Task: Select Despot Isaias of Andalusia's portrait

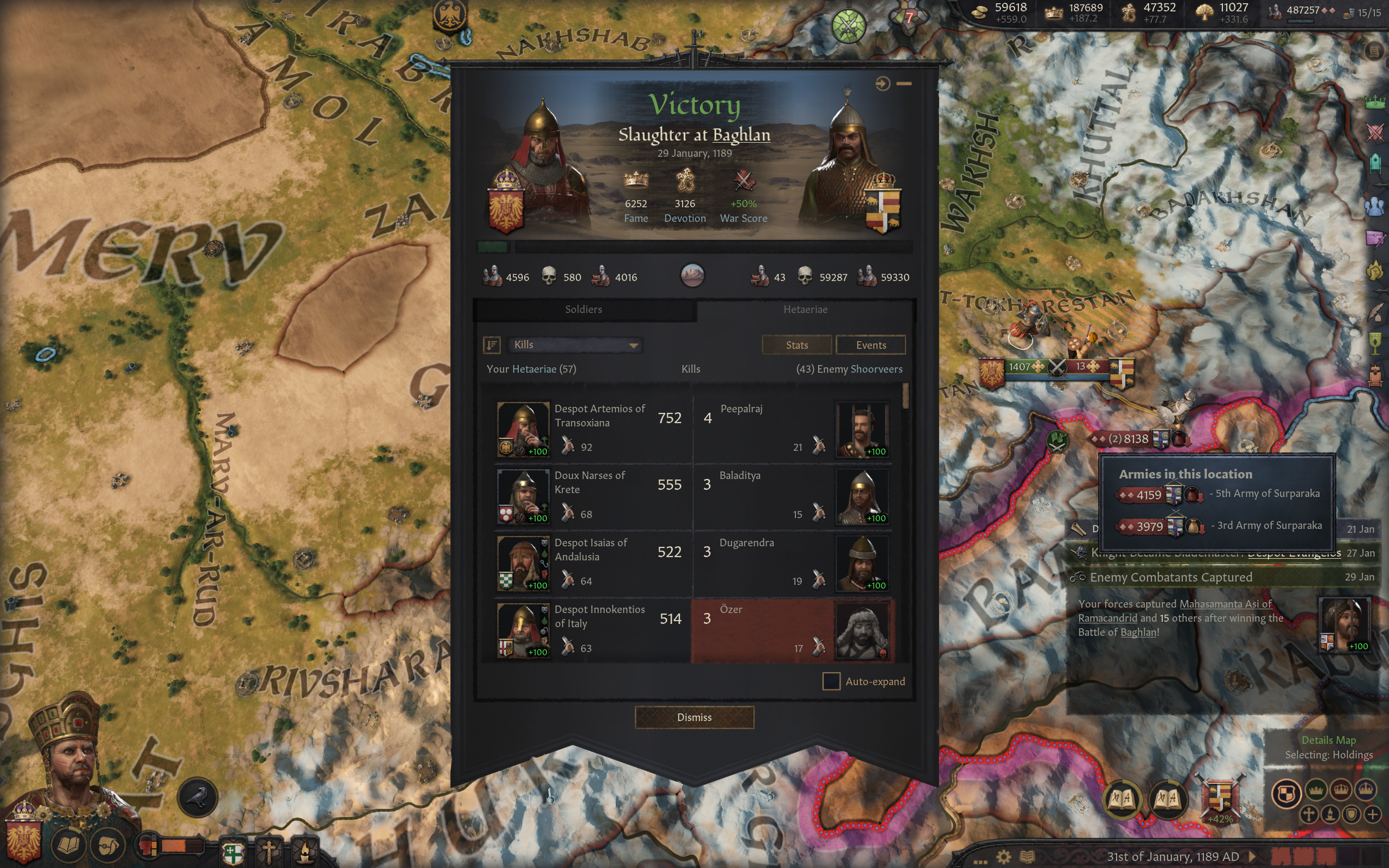Action: [523, 563]
